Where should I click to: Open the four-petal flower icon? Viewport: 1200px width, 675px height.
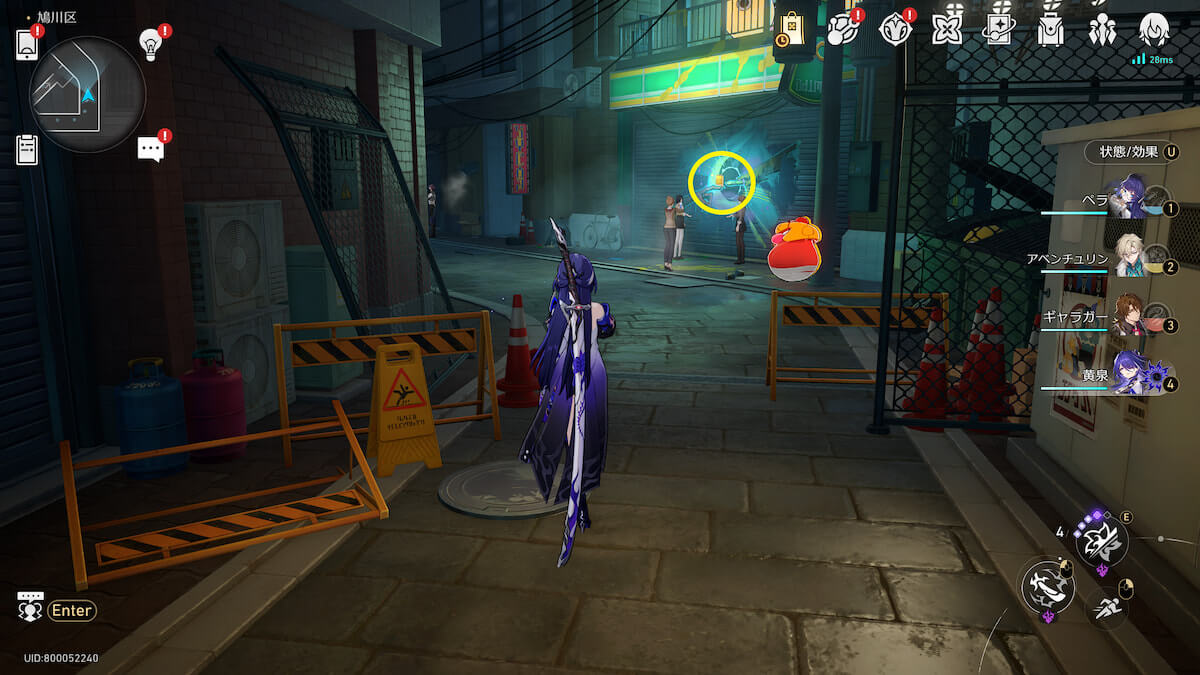click(945, 30)
